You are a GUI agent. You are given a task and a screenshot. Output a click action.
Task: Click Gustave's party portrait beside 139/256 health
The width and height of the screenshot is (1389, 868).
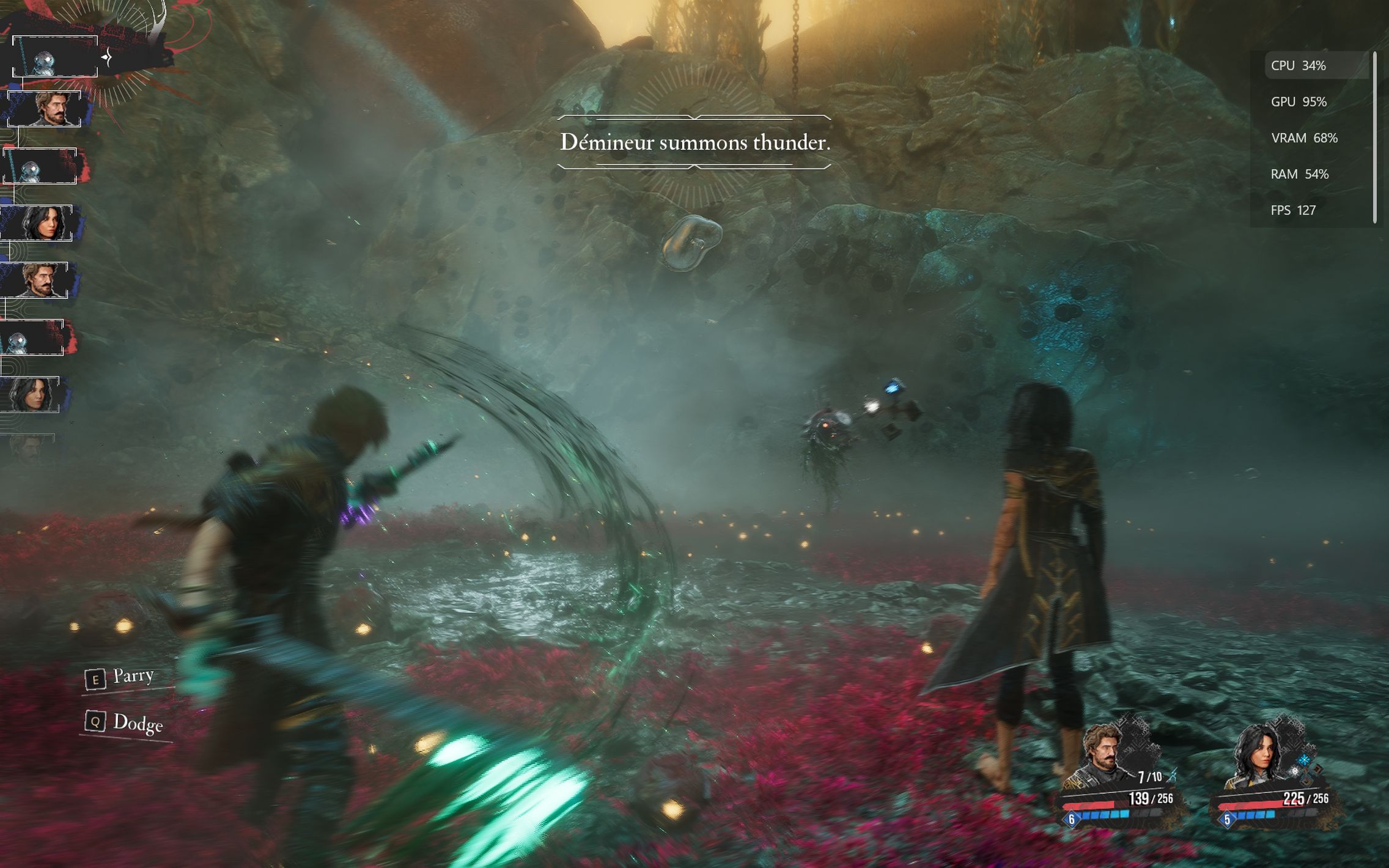pos(1102,756)
